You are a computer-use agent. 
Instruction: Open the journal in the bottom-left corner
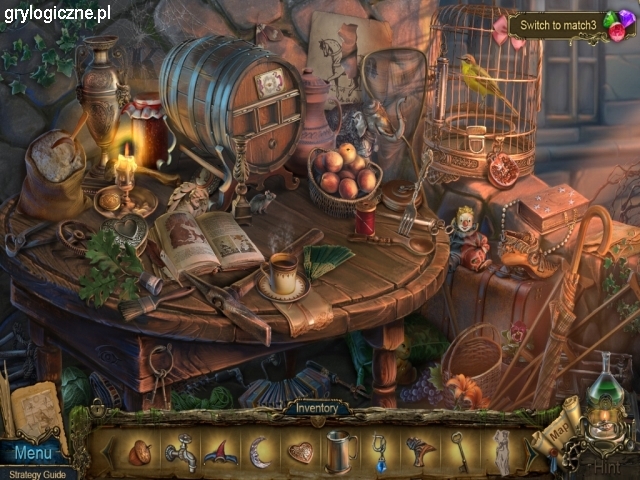40,408
